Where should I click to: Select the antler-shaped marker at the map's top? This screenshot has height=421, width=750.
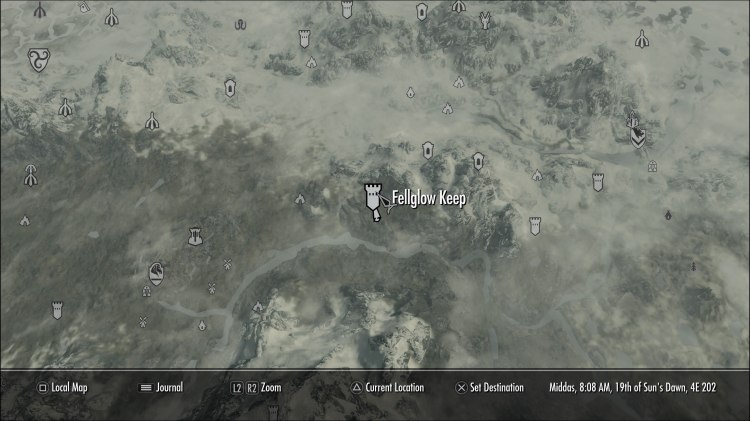(485, 19)
